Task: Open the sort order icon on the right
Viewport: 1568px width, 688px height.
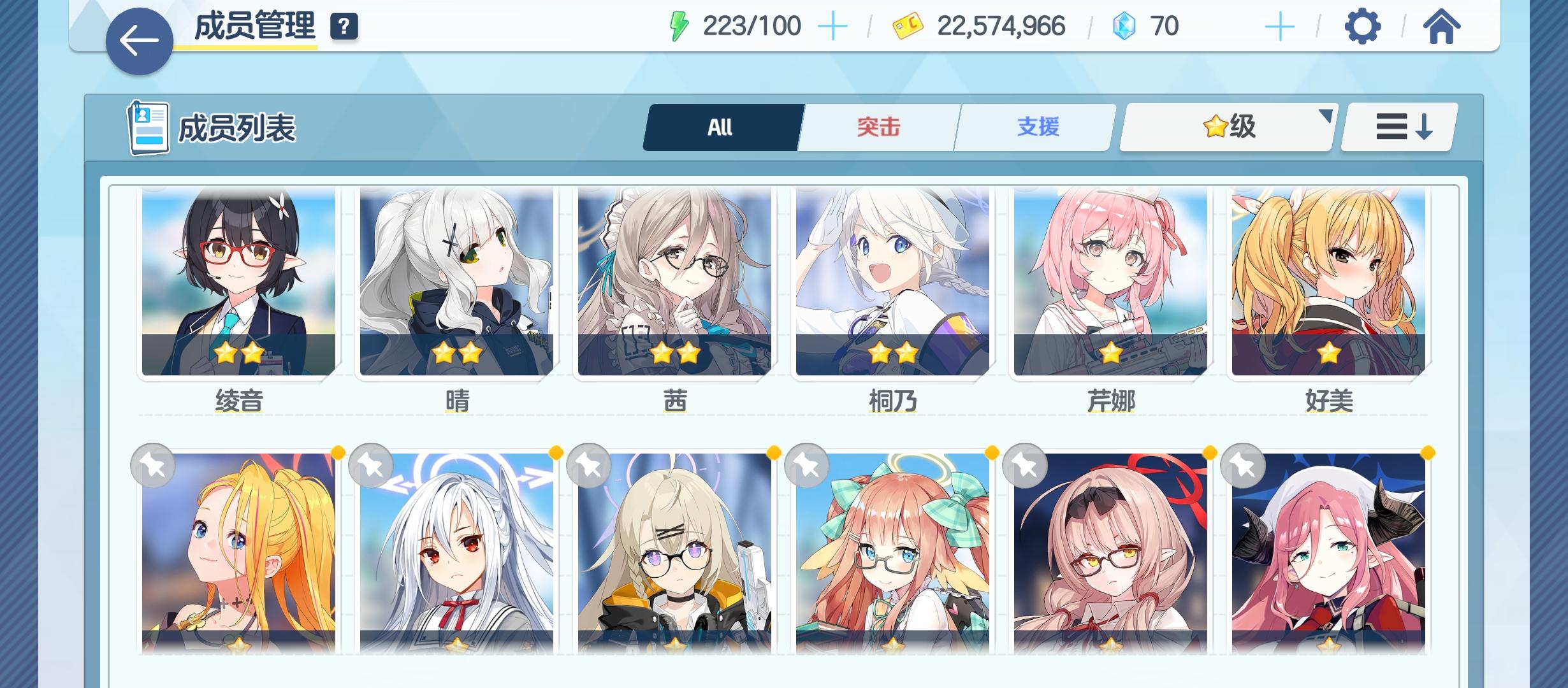Action: (x=1397, y=127)
